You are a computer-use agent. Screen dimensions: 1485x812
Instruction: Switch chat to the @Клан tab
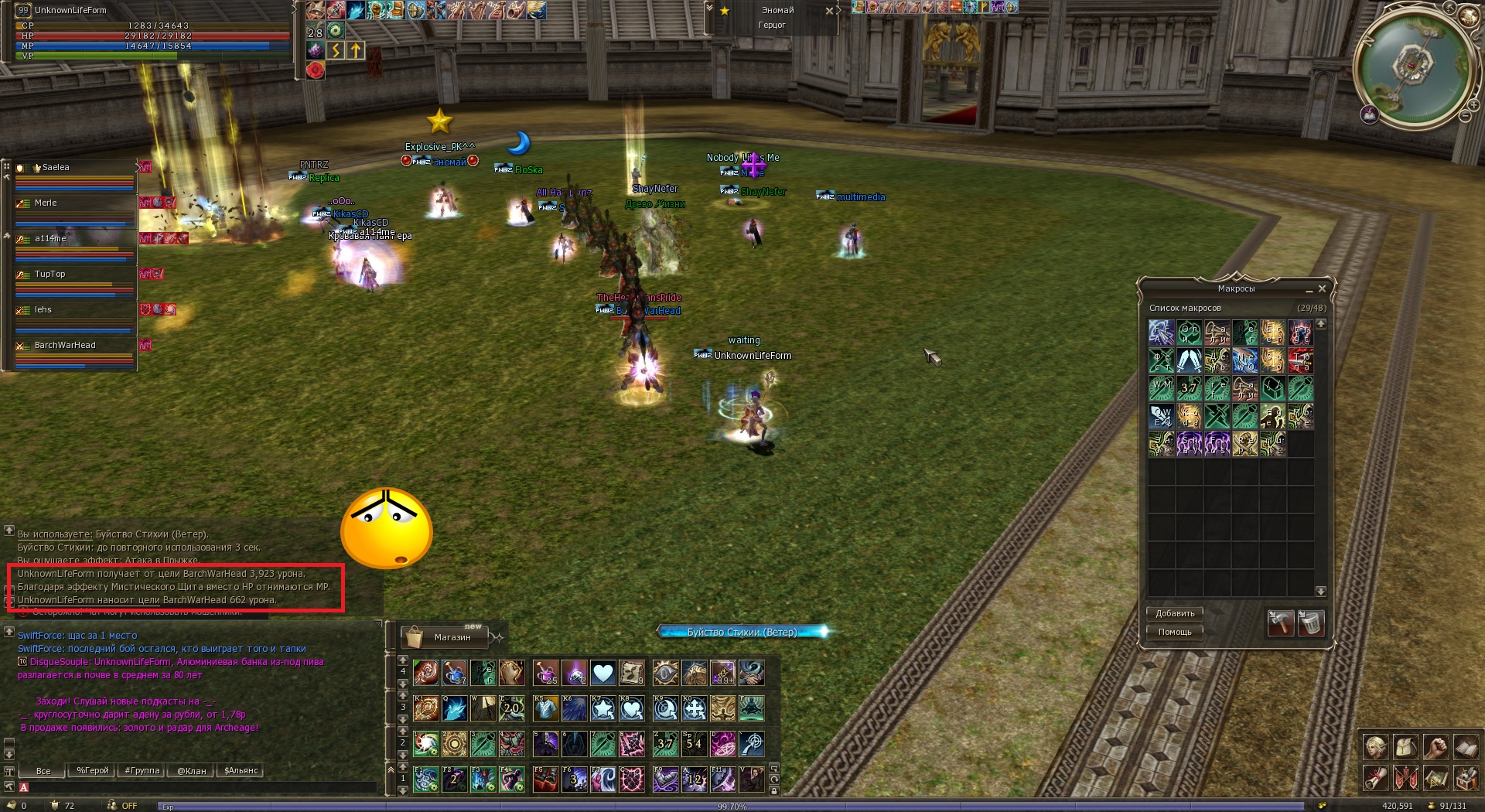point(191,771)
